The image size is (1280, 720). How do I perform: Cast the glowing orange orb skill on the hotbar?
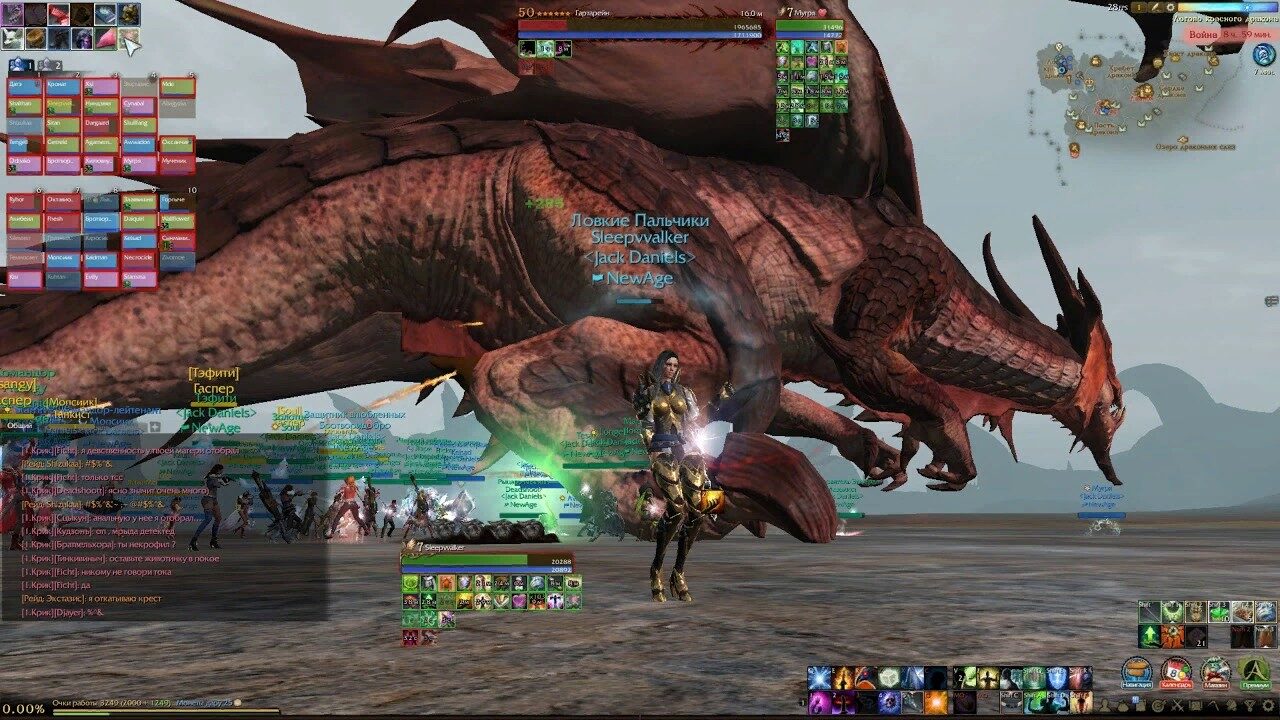pyautogui.click(x=935, y=702)
